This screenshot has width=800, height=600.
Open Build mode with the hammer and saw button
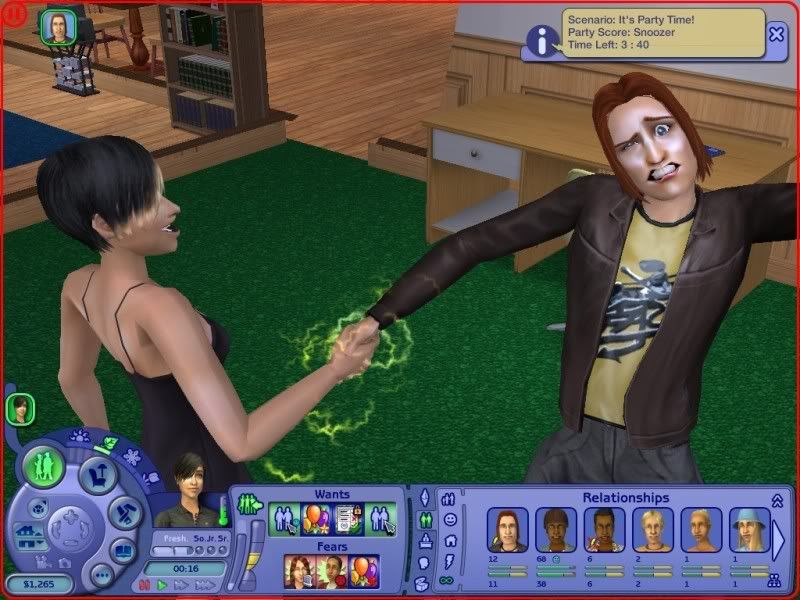(124, 513)
